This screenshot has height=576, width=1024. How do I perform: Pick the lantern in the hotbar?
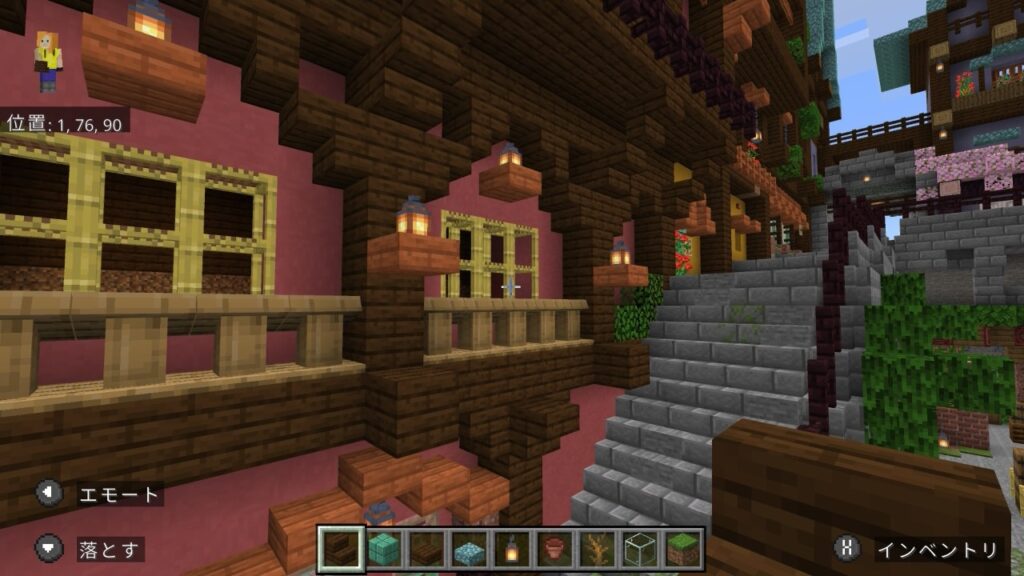pos(512,548)
